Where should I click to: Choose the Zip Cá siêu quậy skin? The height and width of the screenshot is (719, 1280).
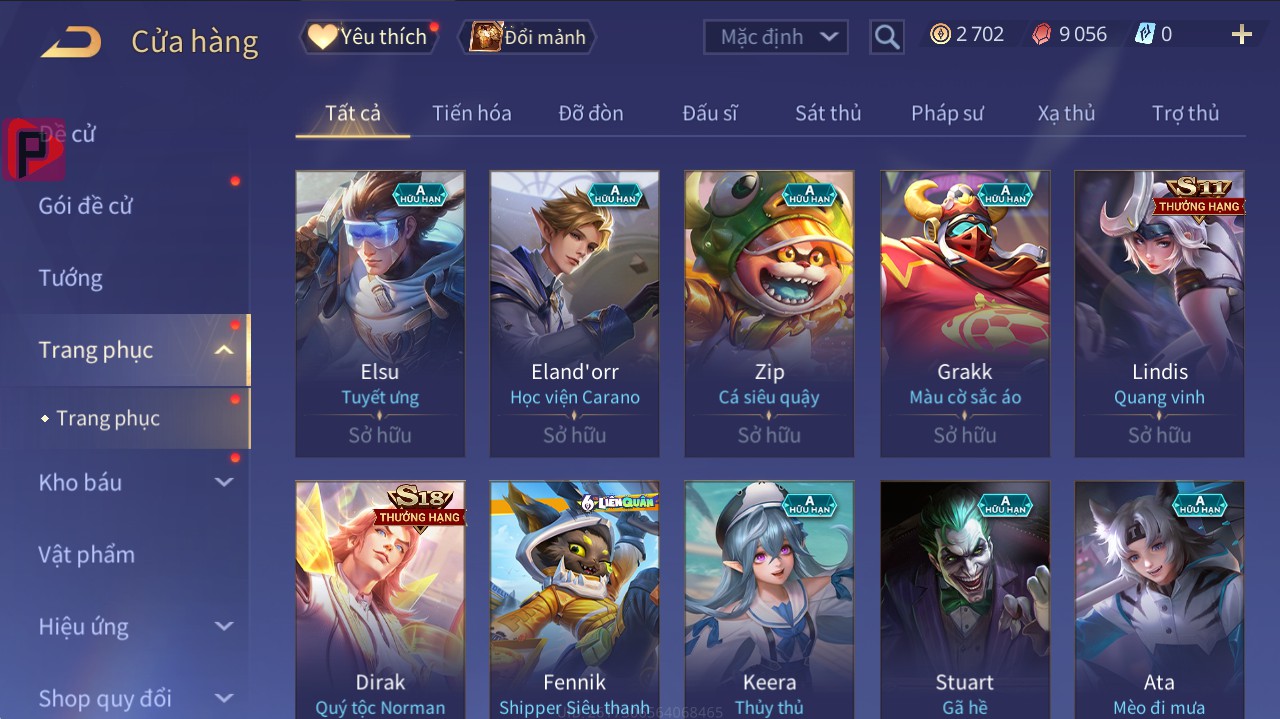tap(769, 313)
